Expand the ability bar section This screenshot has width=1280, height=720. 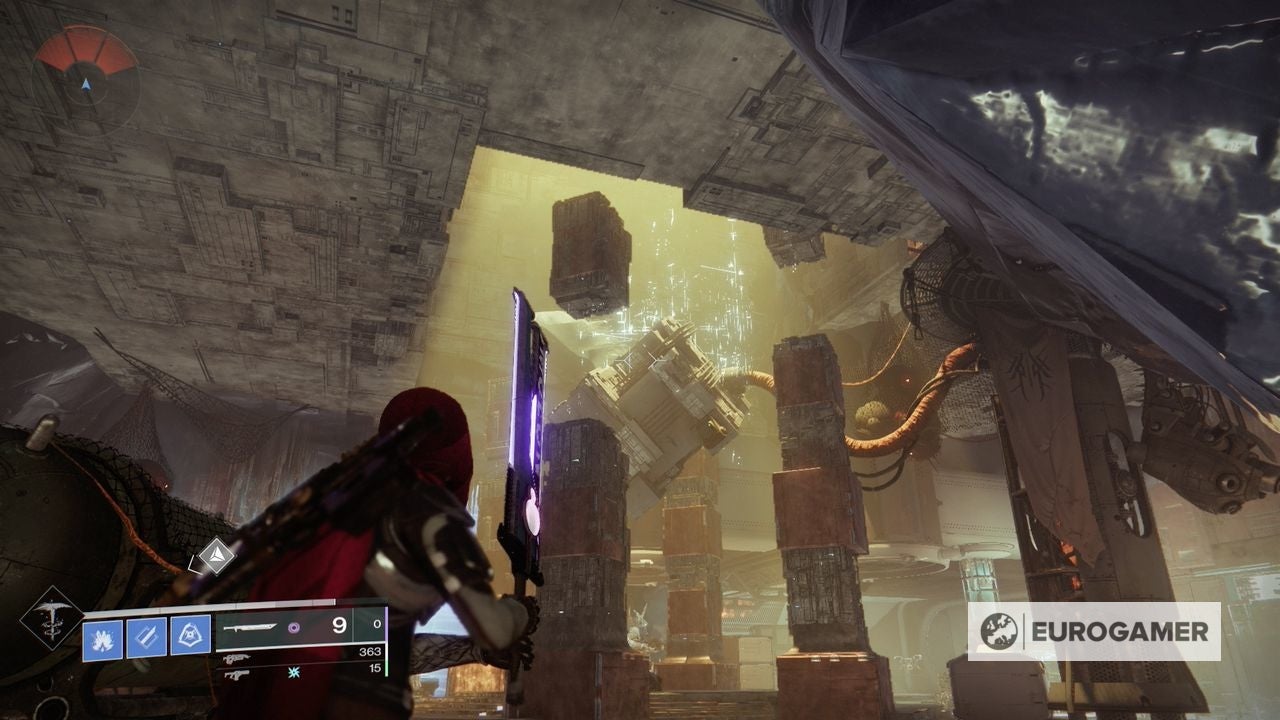pos(145,636)
